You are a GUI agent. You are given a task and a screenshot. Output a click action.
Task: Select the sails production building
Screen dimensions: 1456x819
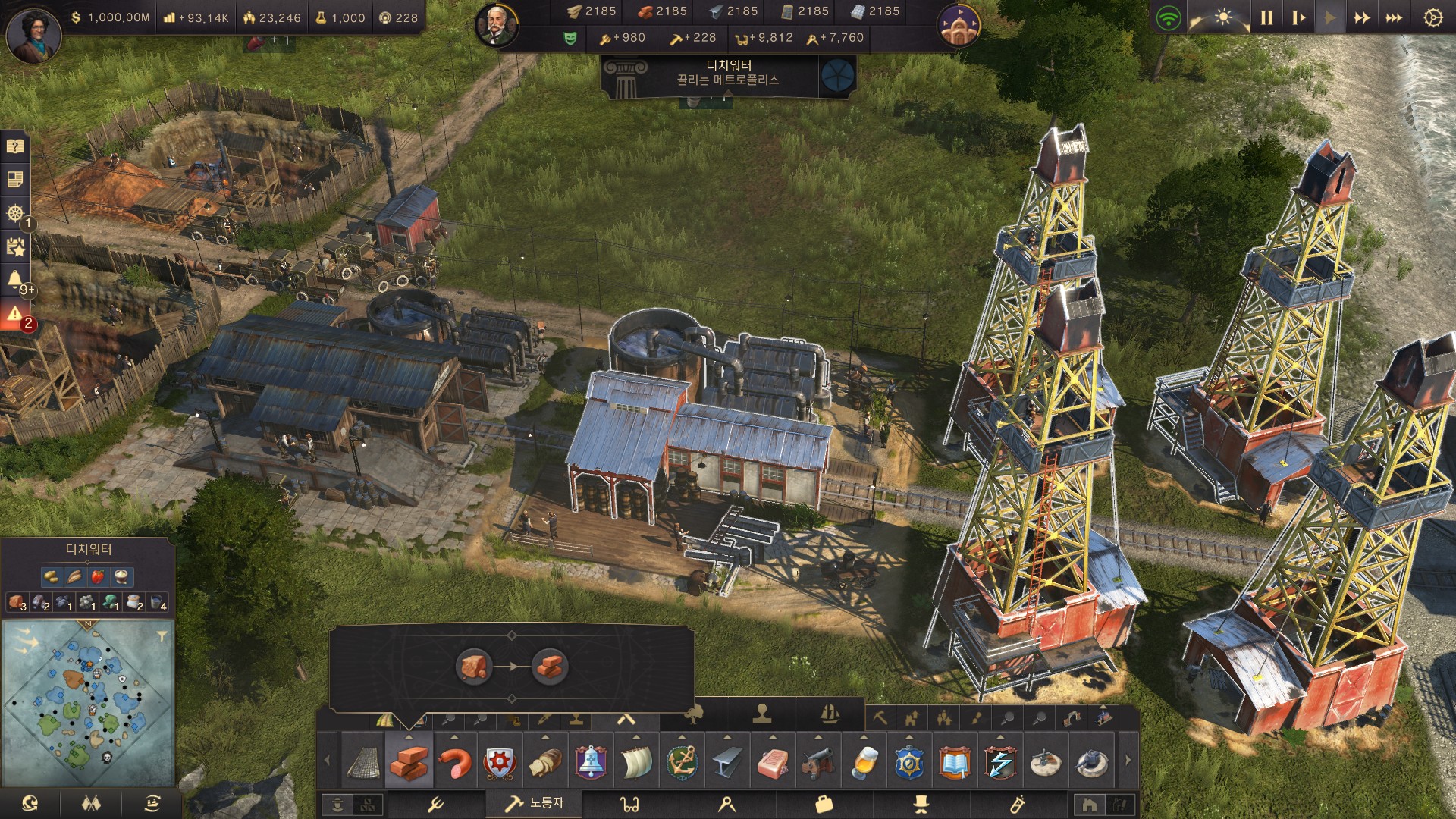636,762
